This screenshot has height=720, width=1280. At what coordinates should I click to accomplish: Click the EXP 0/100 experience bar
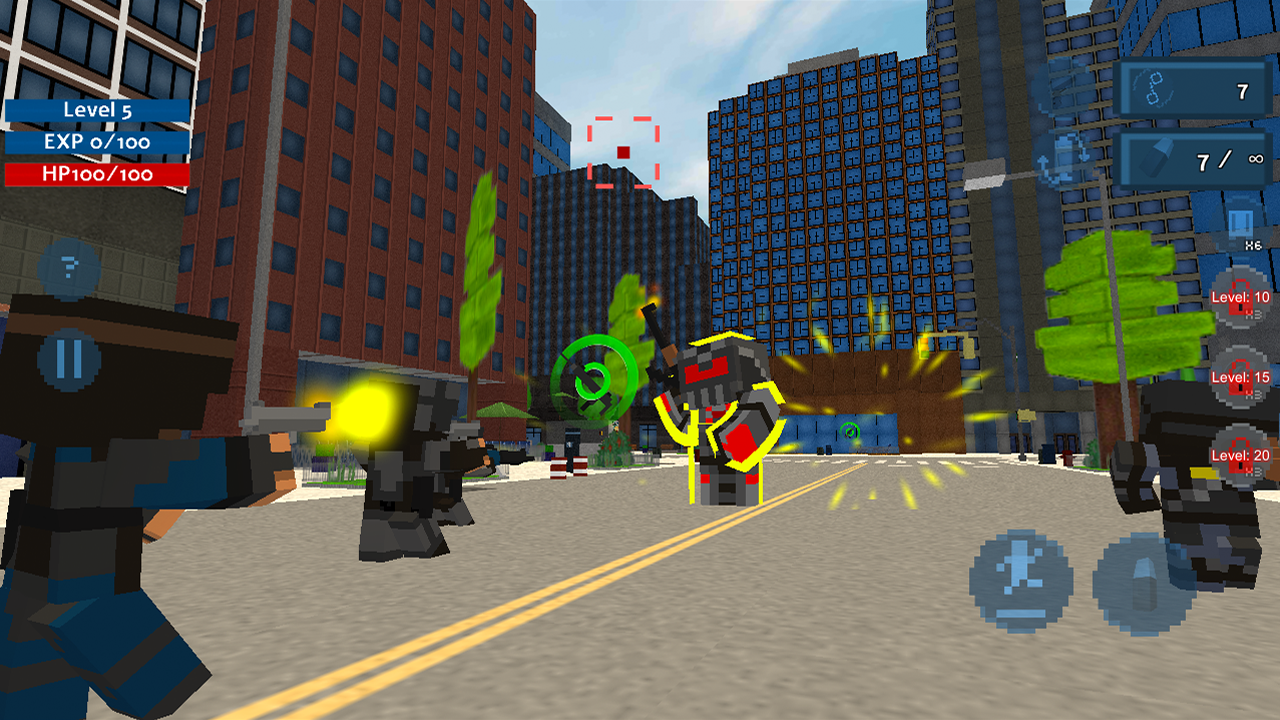coord(97,144)
